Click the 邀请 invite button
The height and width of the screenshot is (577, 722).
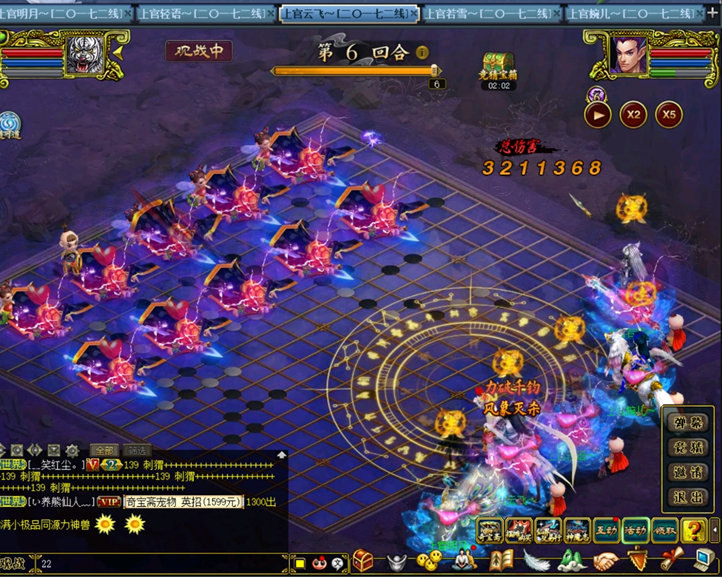[x=689, y=472]
